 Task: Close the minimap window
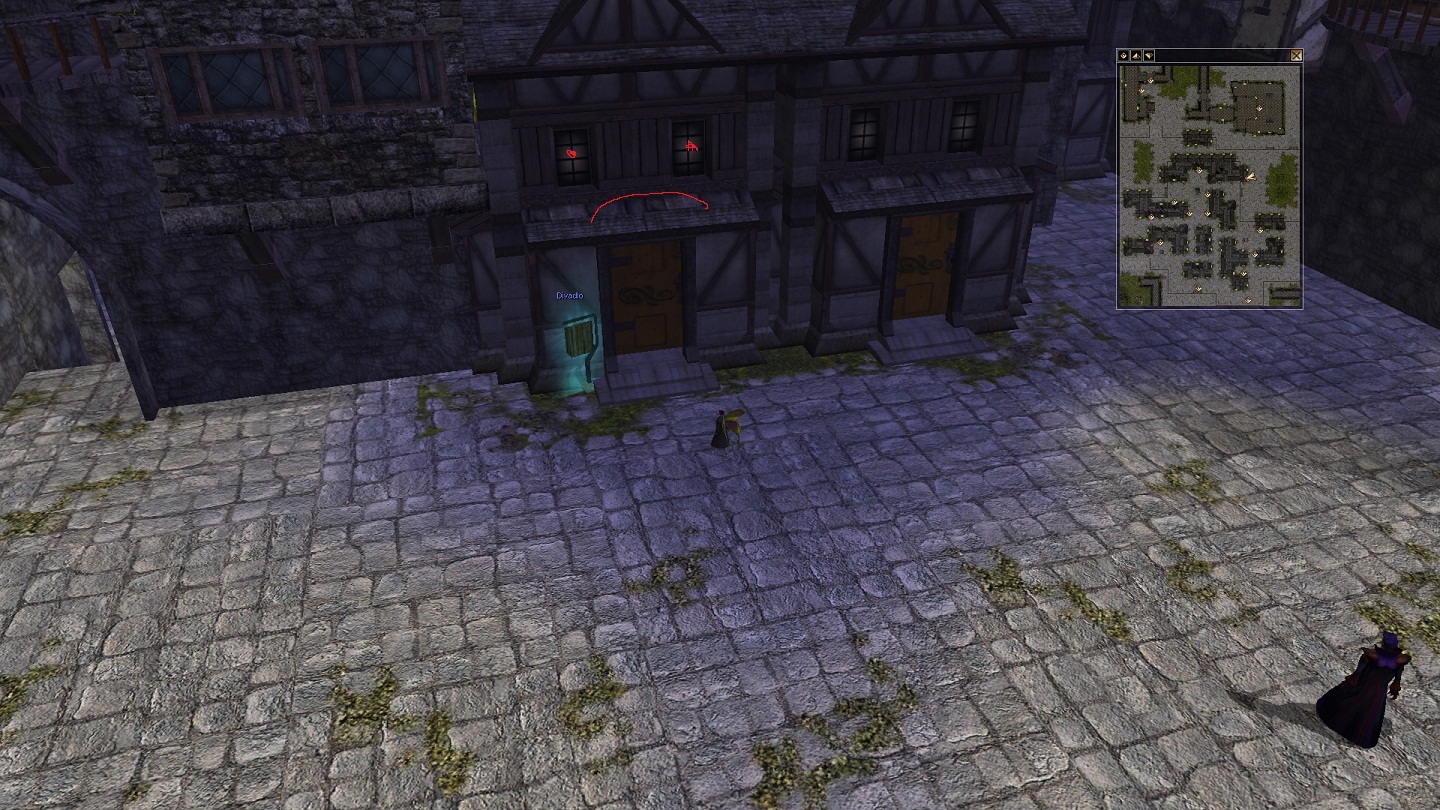point(1297,56)
